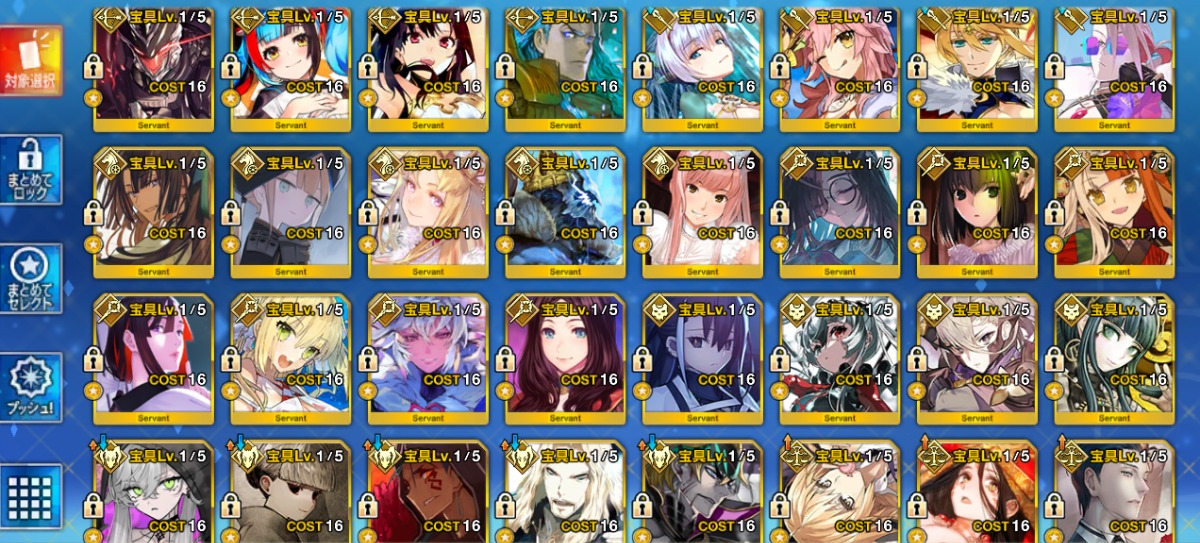Open the まとめてロック bulk lock option
1200x543 pixels.
(31, 170)
